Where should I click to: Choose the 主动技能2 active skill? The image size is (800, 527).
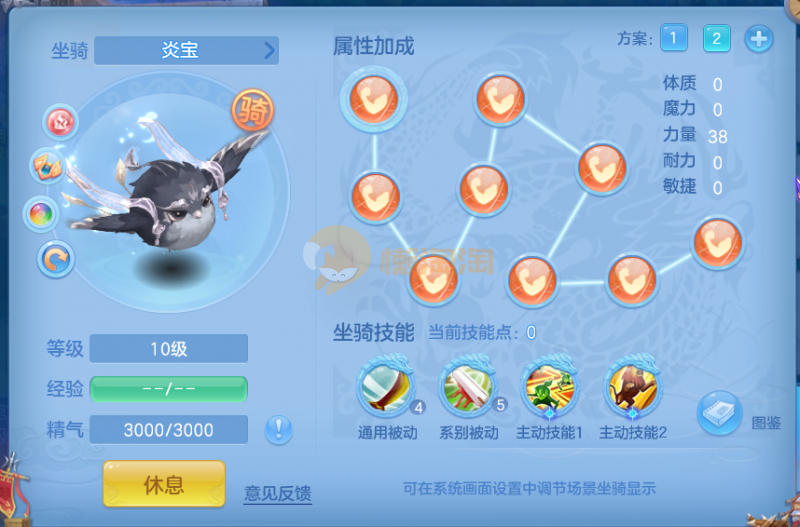633,387
